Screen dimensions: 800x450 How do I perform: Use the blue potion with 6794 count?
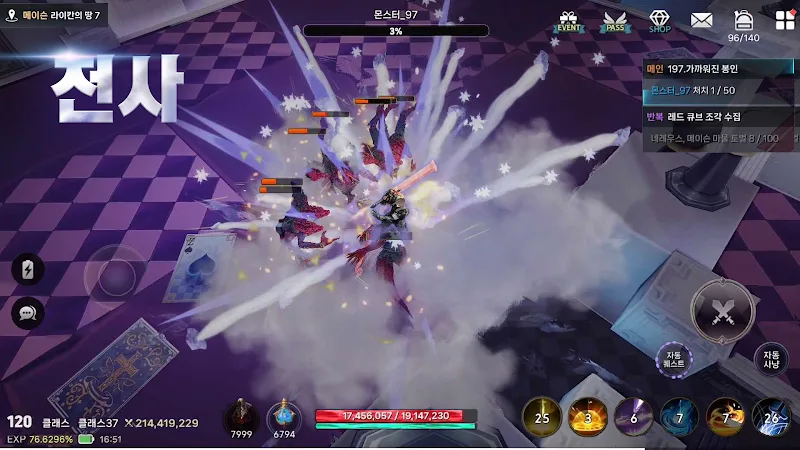click(x=285, y=416)
